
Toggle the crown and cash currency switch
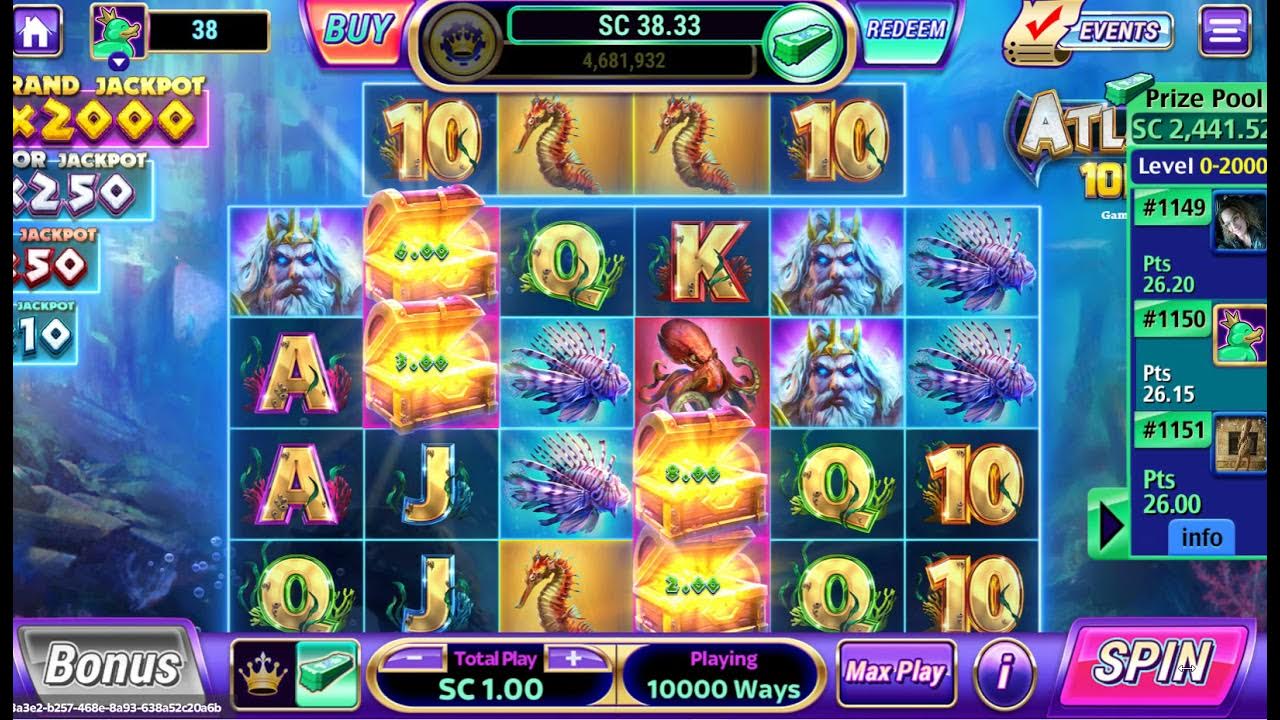tap(295, 673)
